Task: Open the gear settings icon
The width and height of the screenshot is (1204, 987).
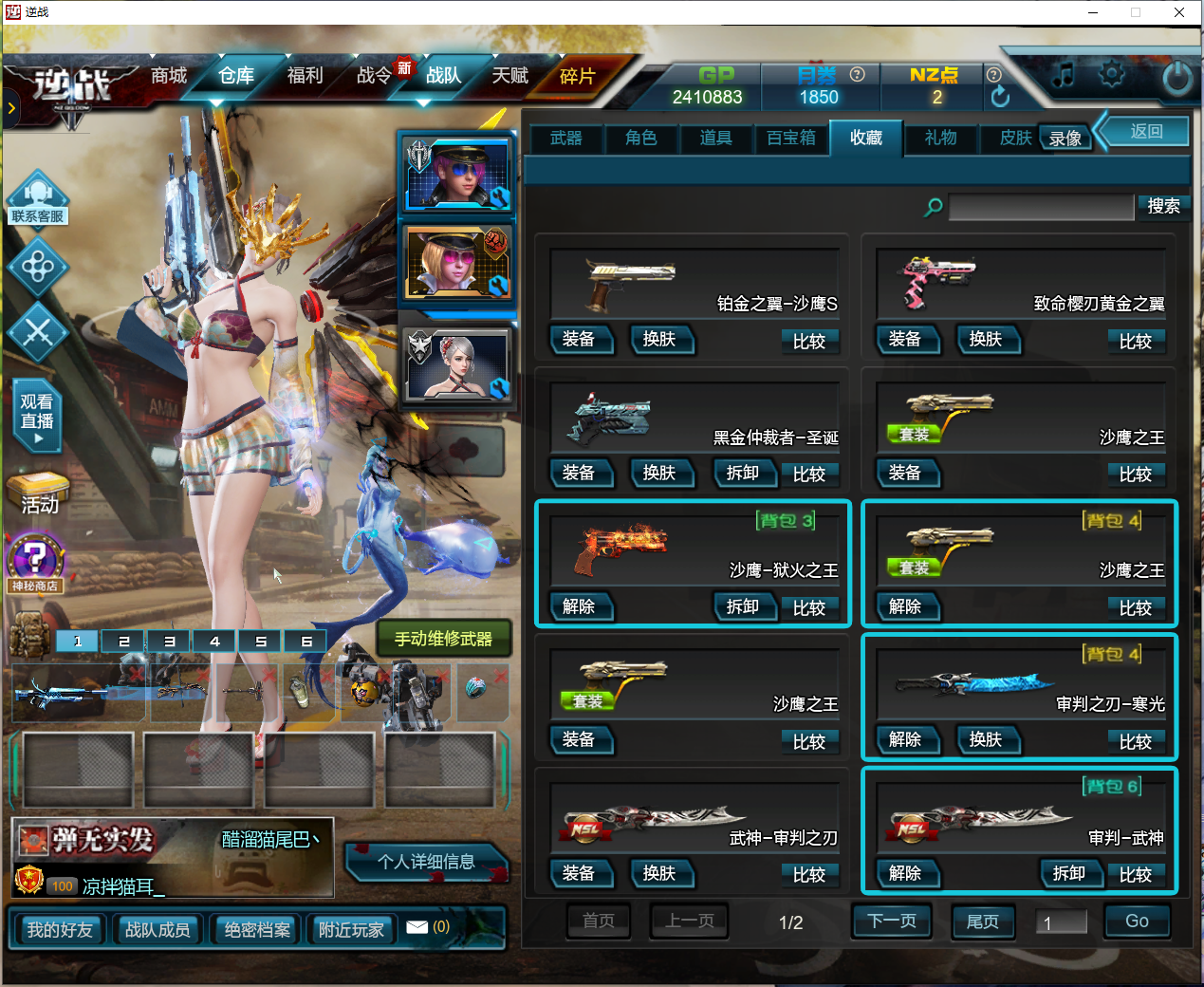Action: 1111,75
